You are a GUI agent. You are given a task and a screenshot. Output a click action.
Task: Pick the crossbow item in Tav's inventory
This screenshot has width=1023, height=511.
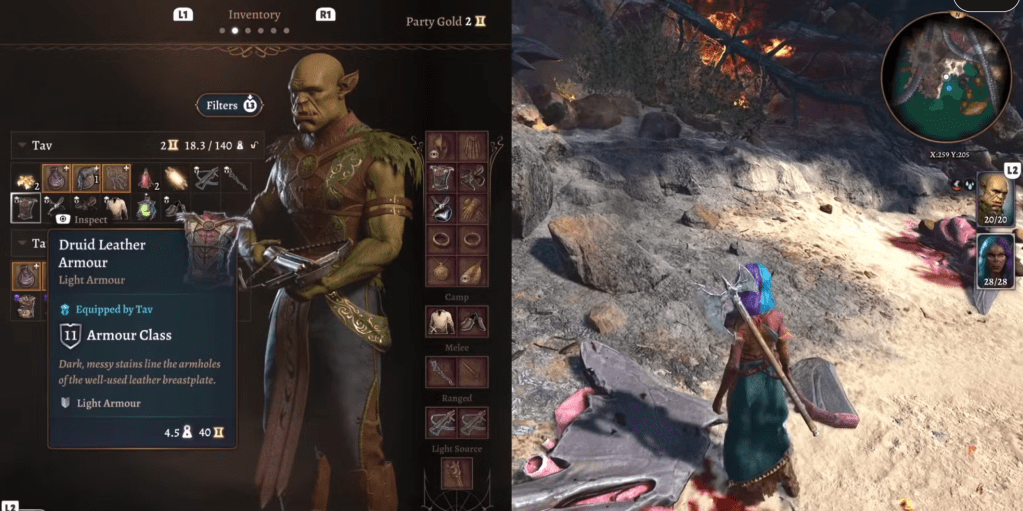click(x=207, y=179)
